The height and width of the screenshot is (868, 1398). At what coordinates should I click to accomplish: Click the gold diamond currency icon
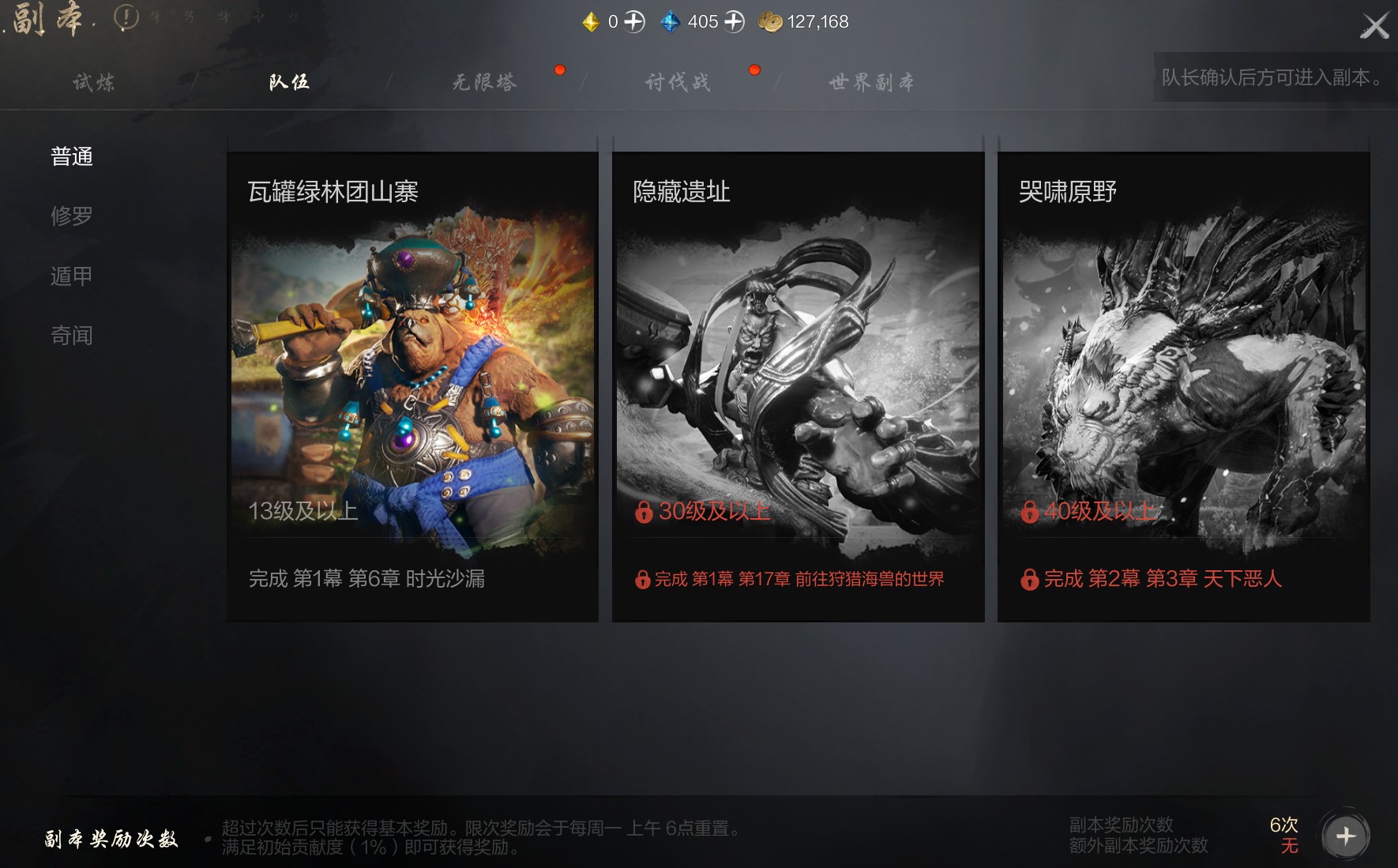[589, 21]
